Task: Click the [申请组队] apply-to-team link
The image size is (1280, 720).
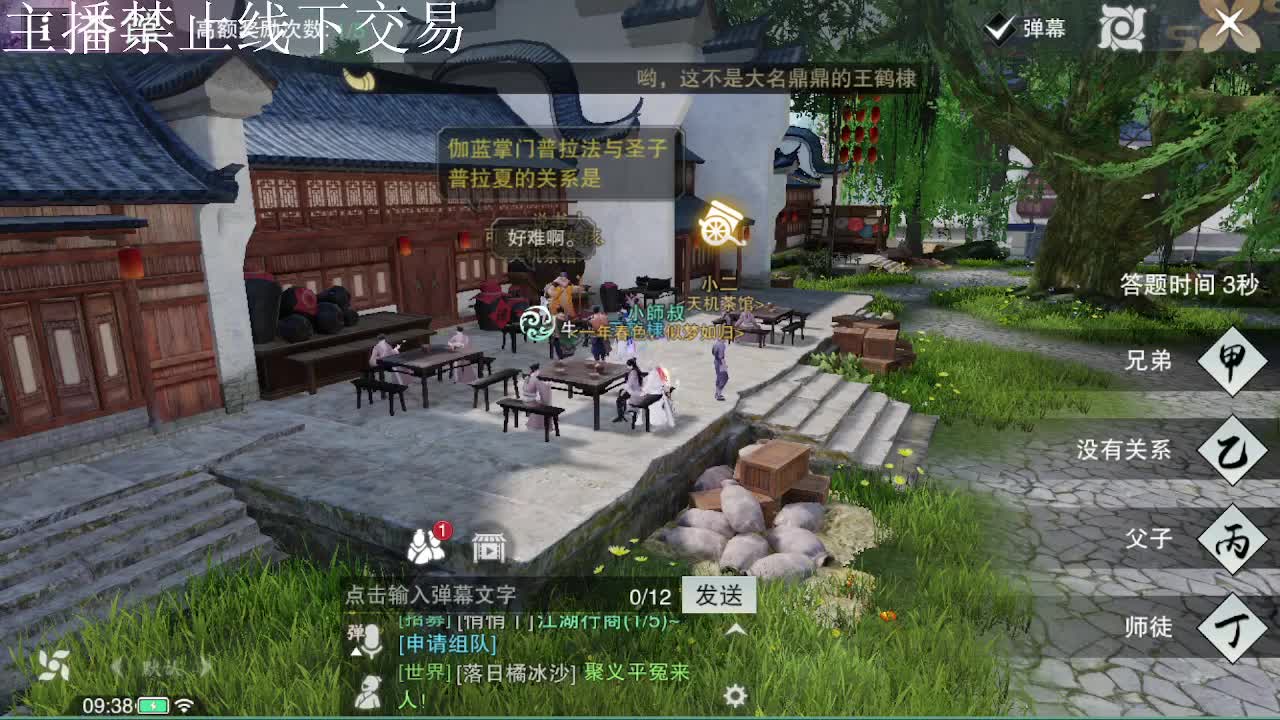Action: pos(446,644)
